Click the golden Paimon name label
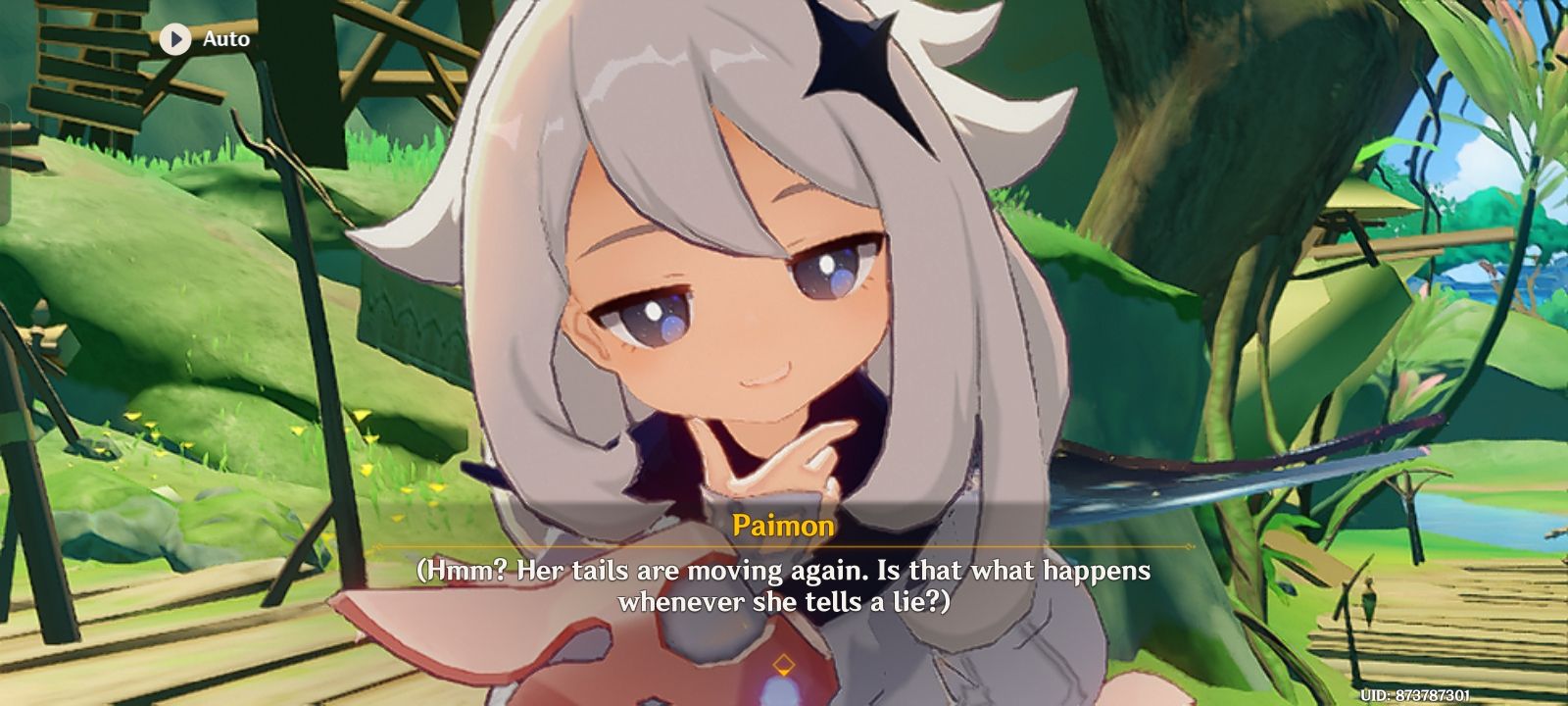 click(784, 526)
